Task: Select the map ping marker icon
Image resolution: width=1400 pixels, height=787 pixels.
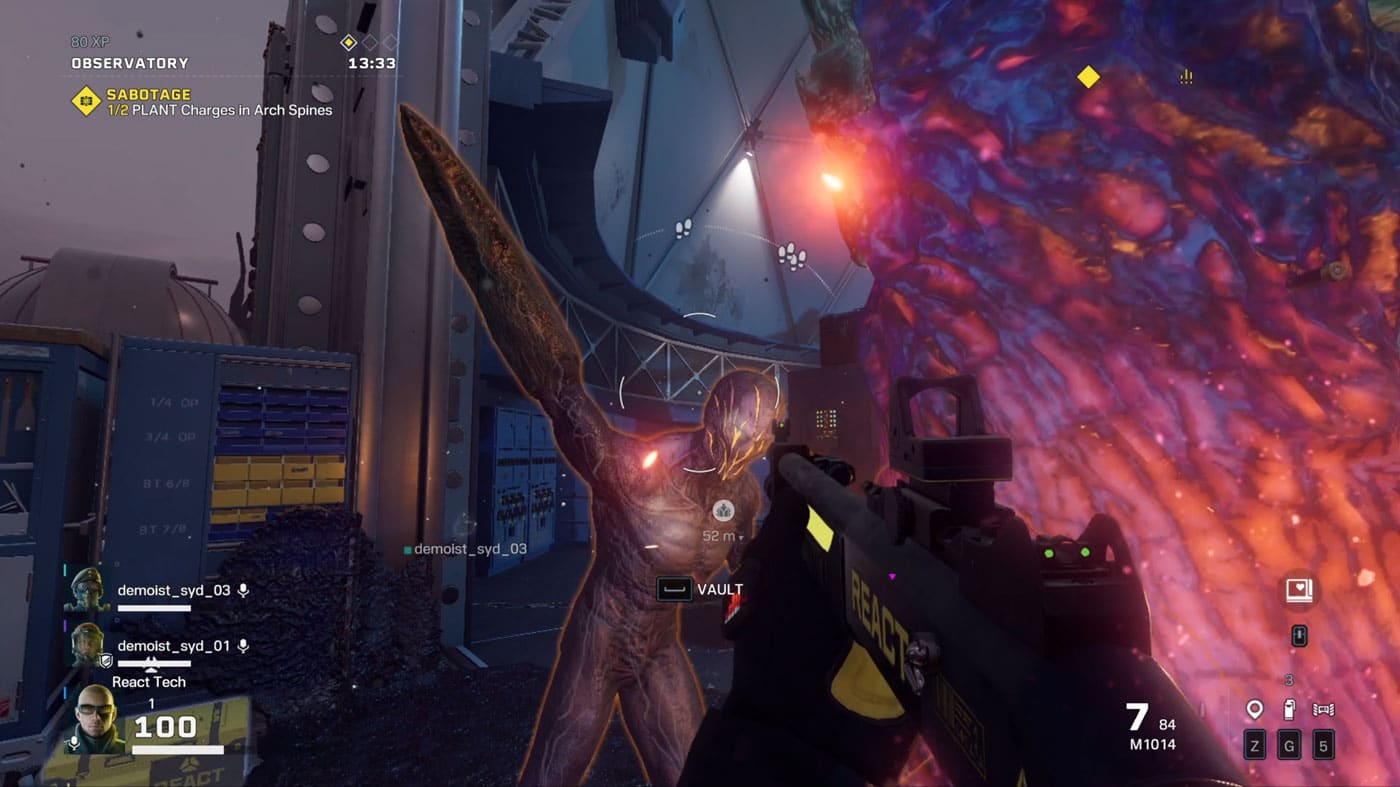Action: (x=1255, y=710)
